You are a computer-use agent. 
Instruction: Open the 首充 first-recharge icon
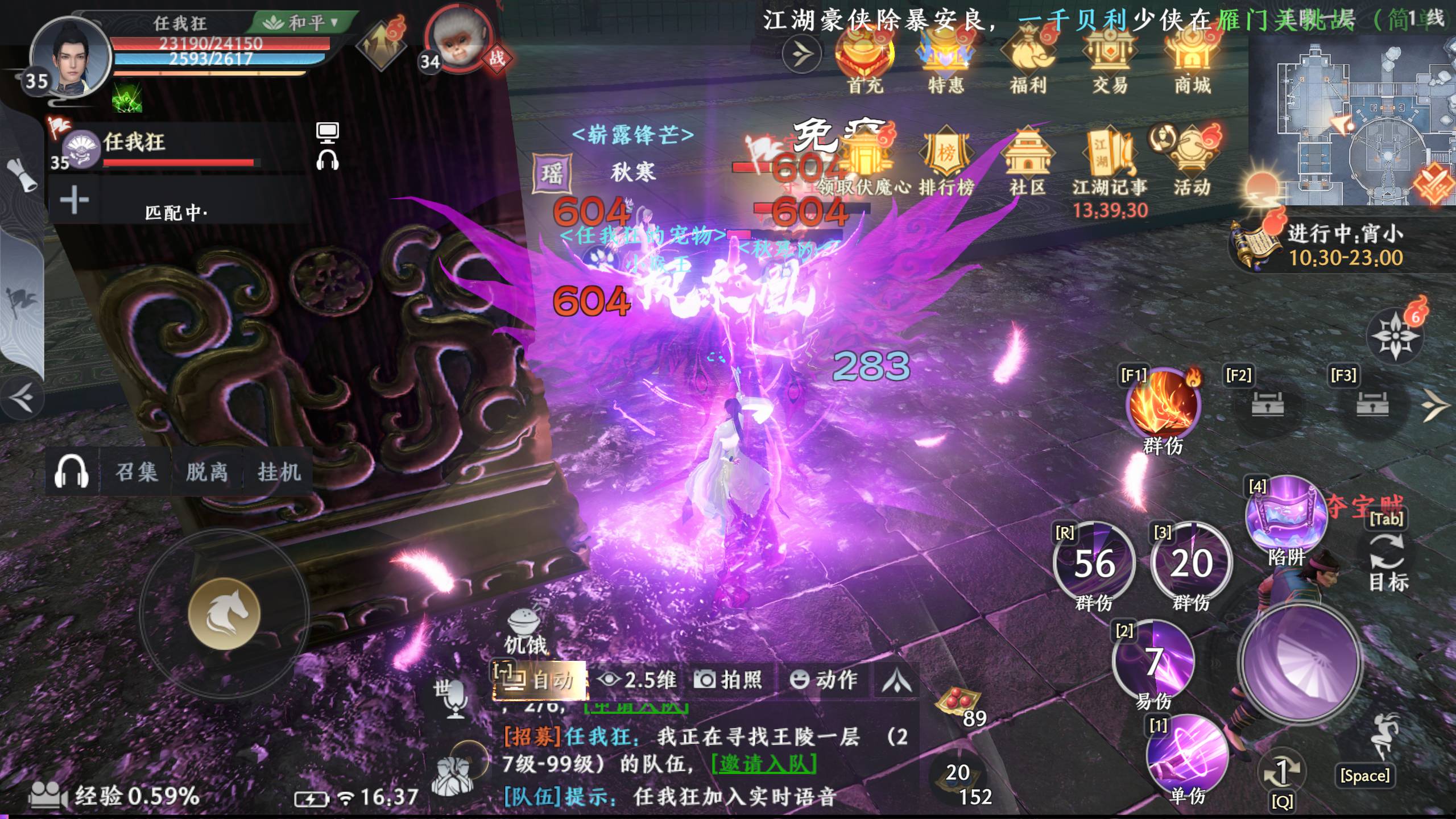click(864, 61)
